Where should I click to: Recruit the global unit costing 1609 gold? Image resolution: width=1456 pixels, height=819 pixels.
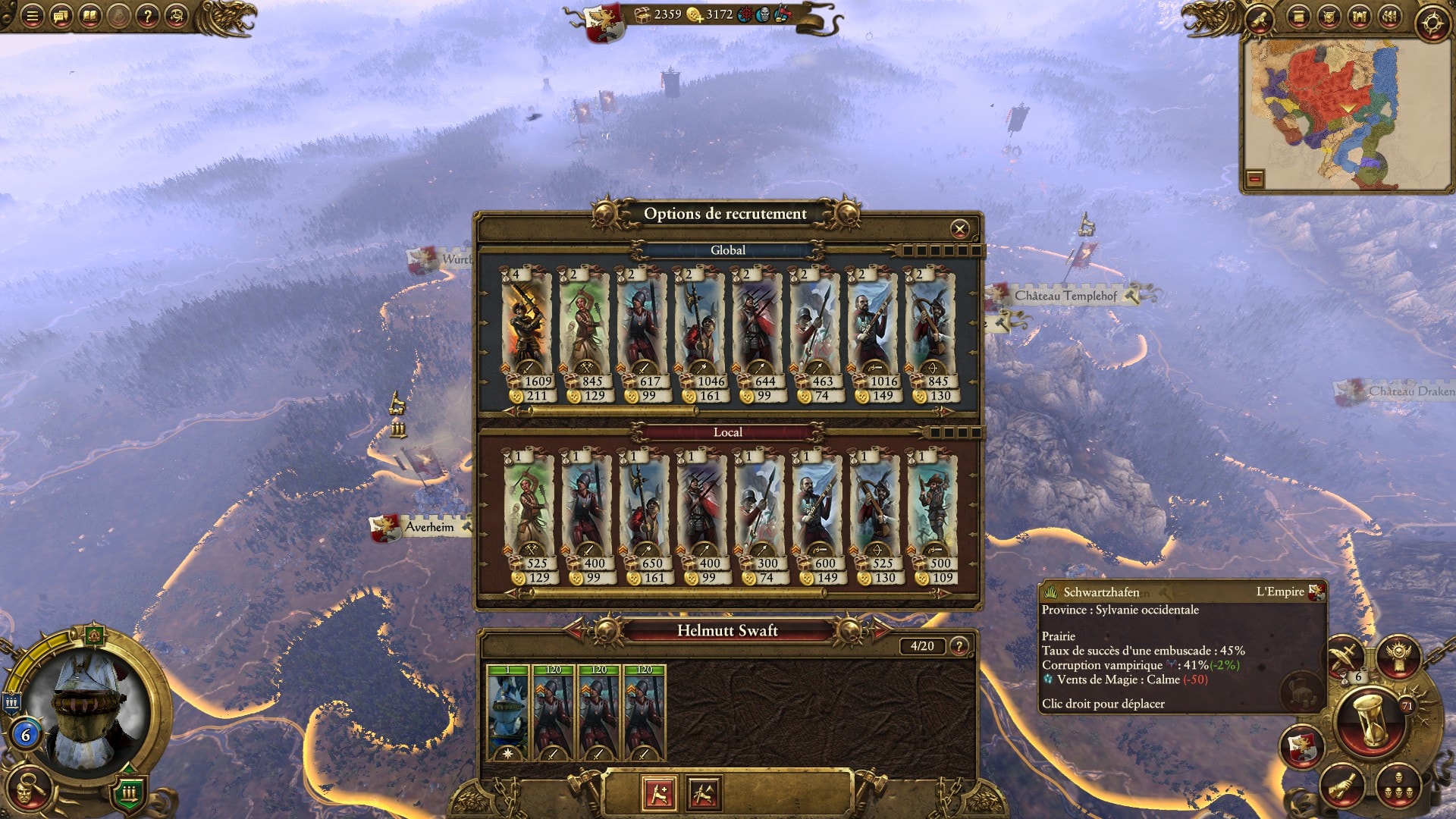pyautogui.click(x=527, y=326)
